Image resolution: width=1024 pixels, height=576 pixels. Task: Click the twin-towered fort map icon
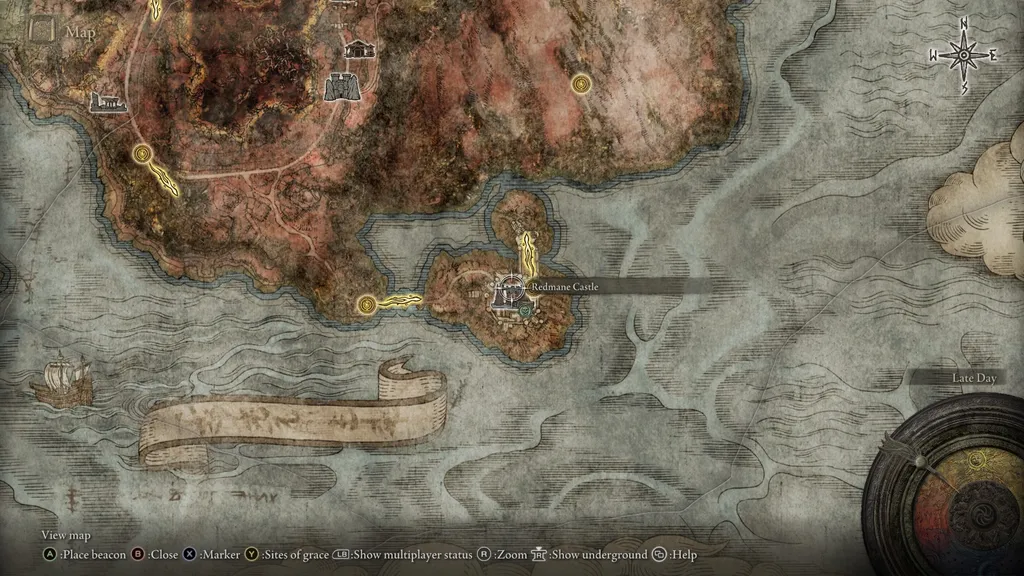point(342,87)
